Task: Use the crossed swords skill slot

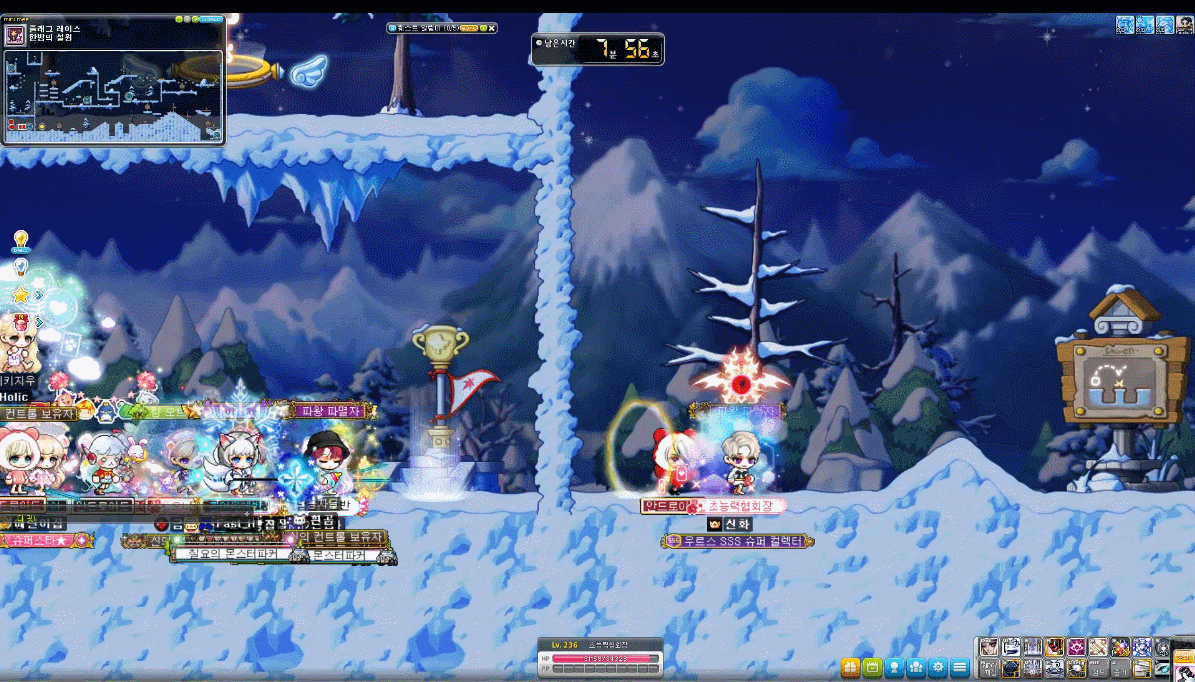Action: pos(1099,647)
